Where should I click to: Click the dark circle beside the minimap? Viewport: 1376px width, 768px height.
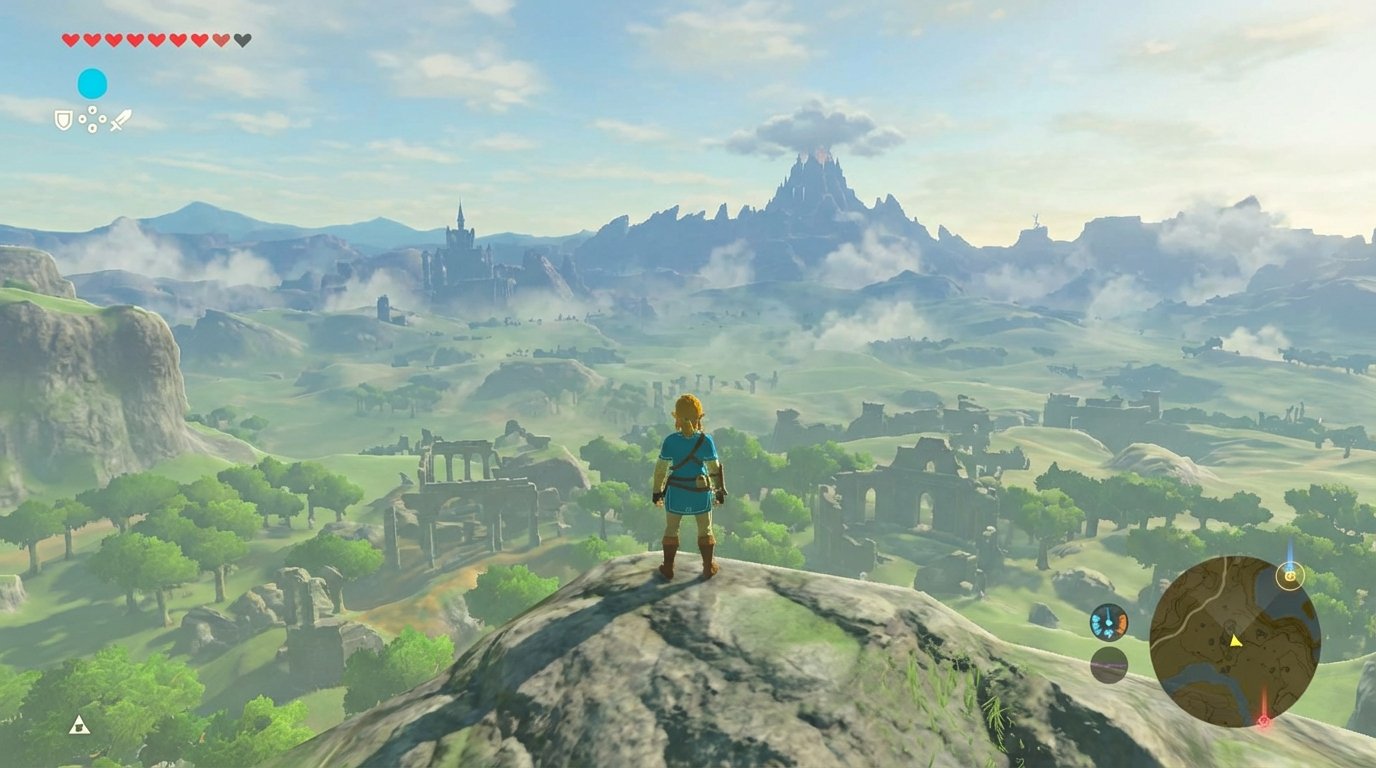point(1109,665)
